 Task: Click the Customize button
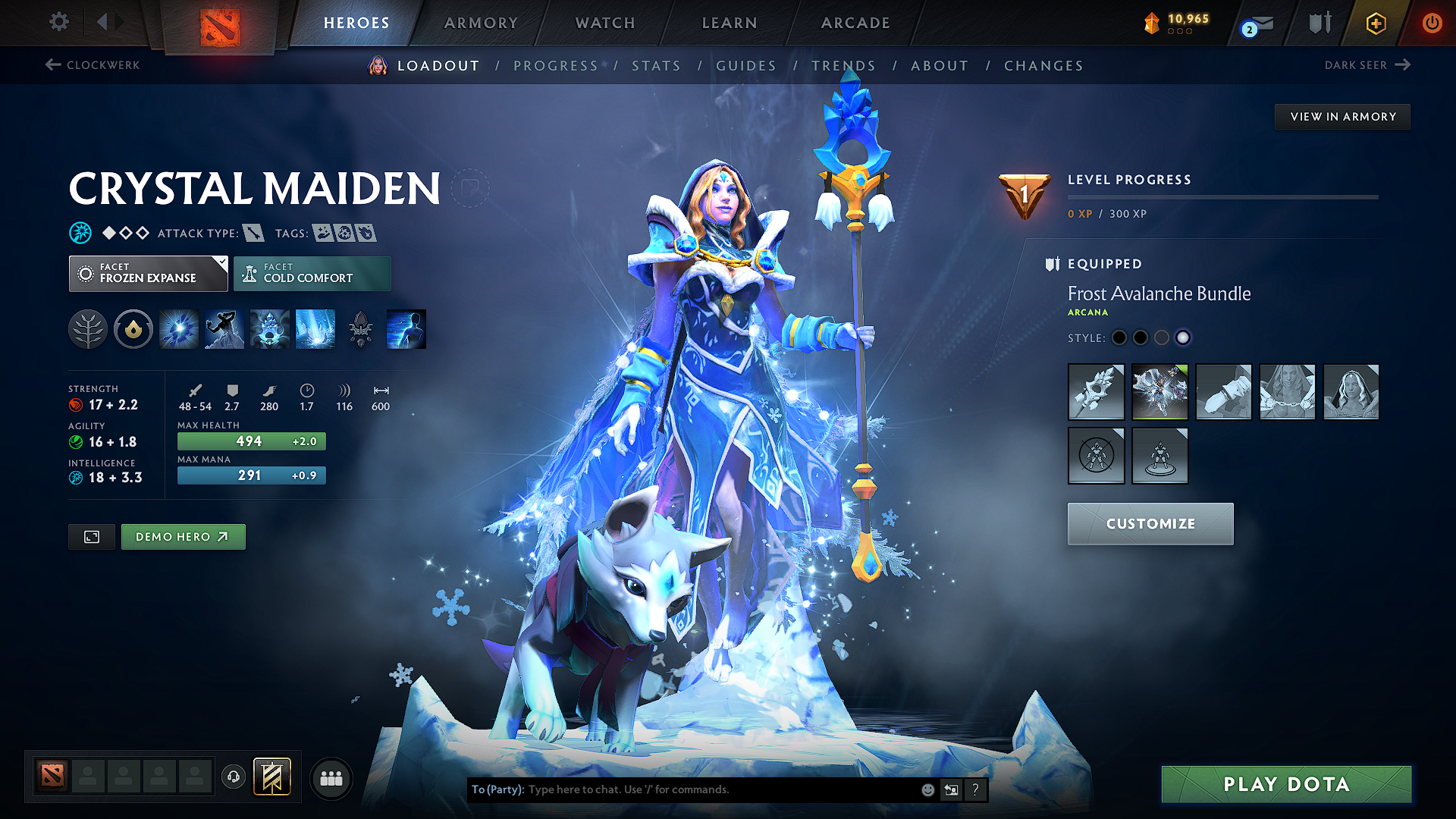pos(1150,523)
